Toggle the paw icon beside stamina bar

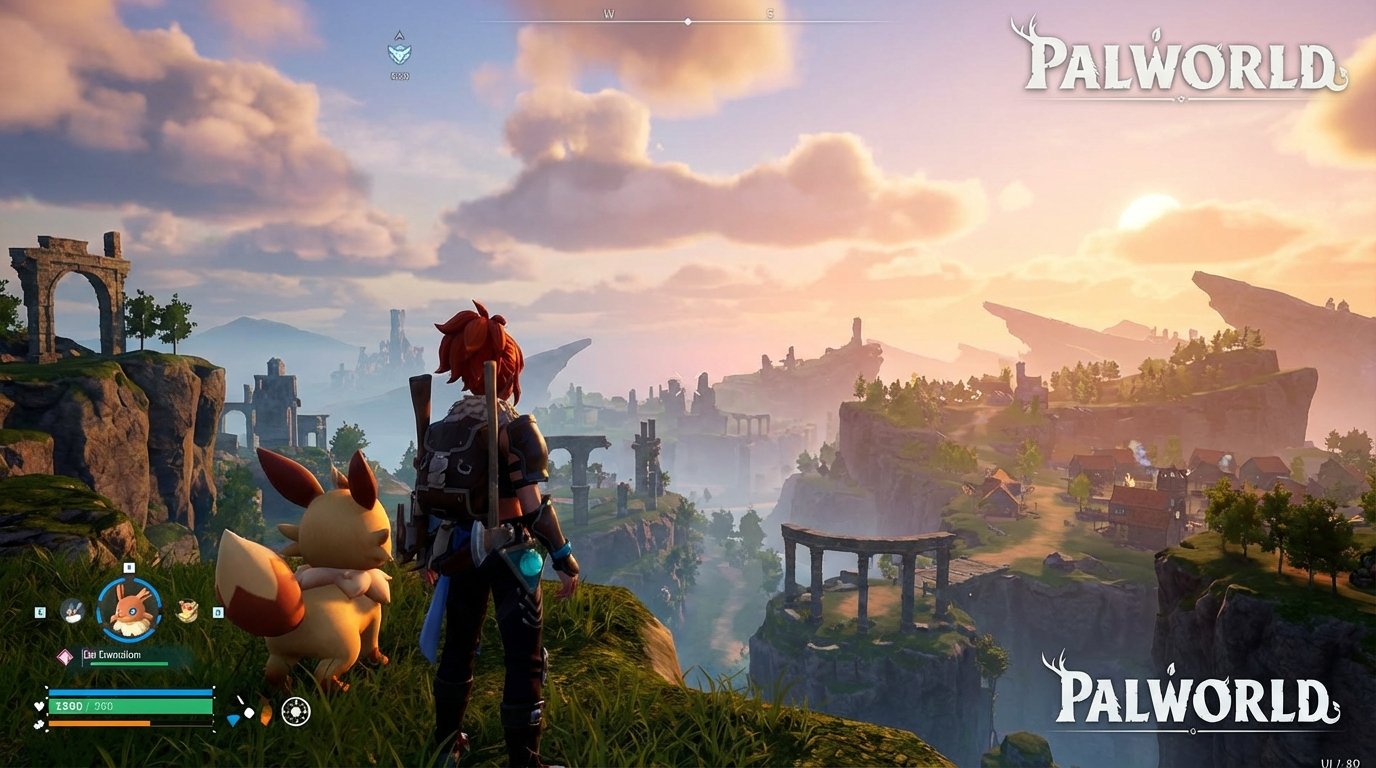click(x=39, y=724)
